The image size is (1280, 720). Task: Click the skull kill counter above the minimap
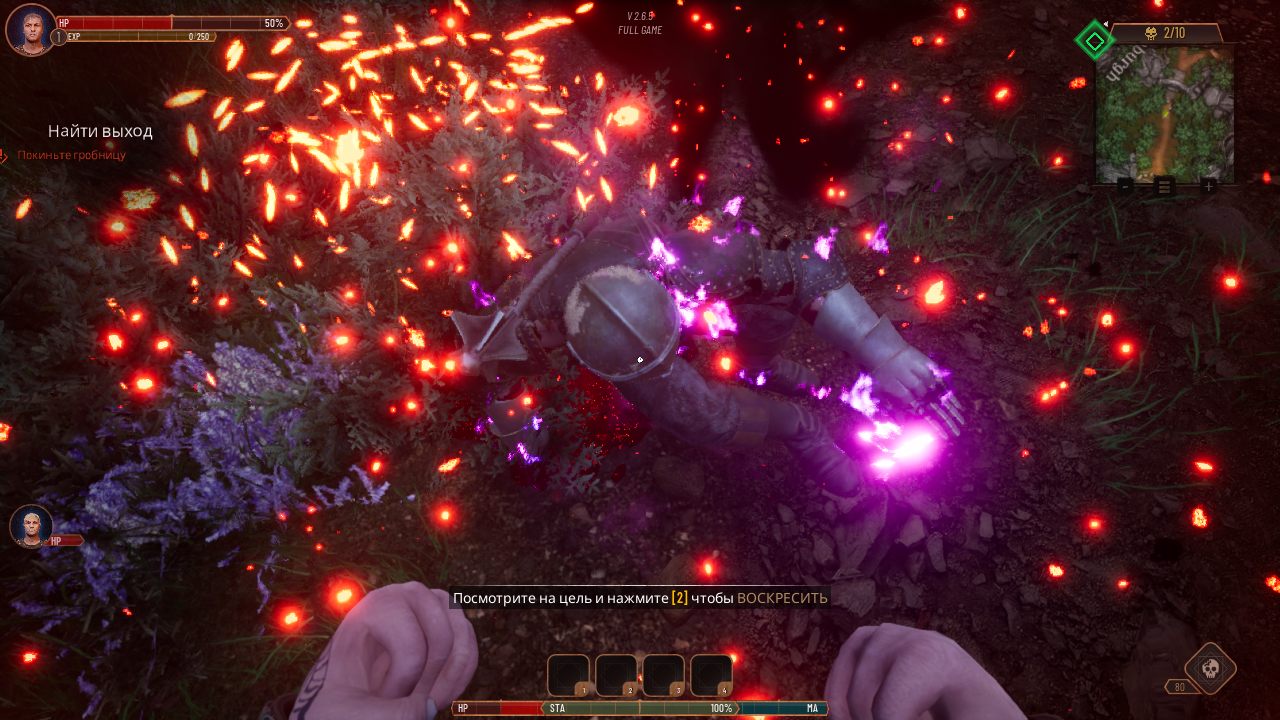click(x=1166, y=33)
